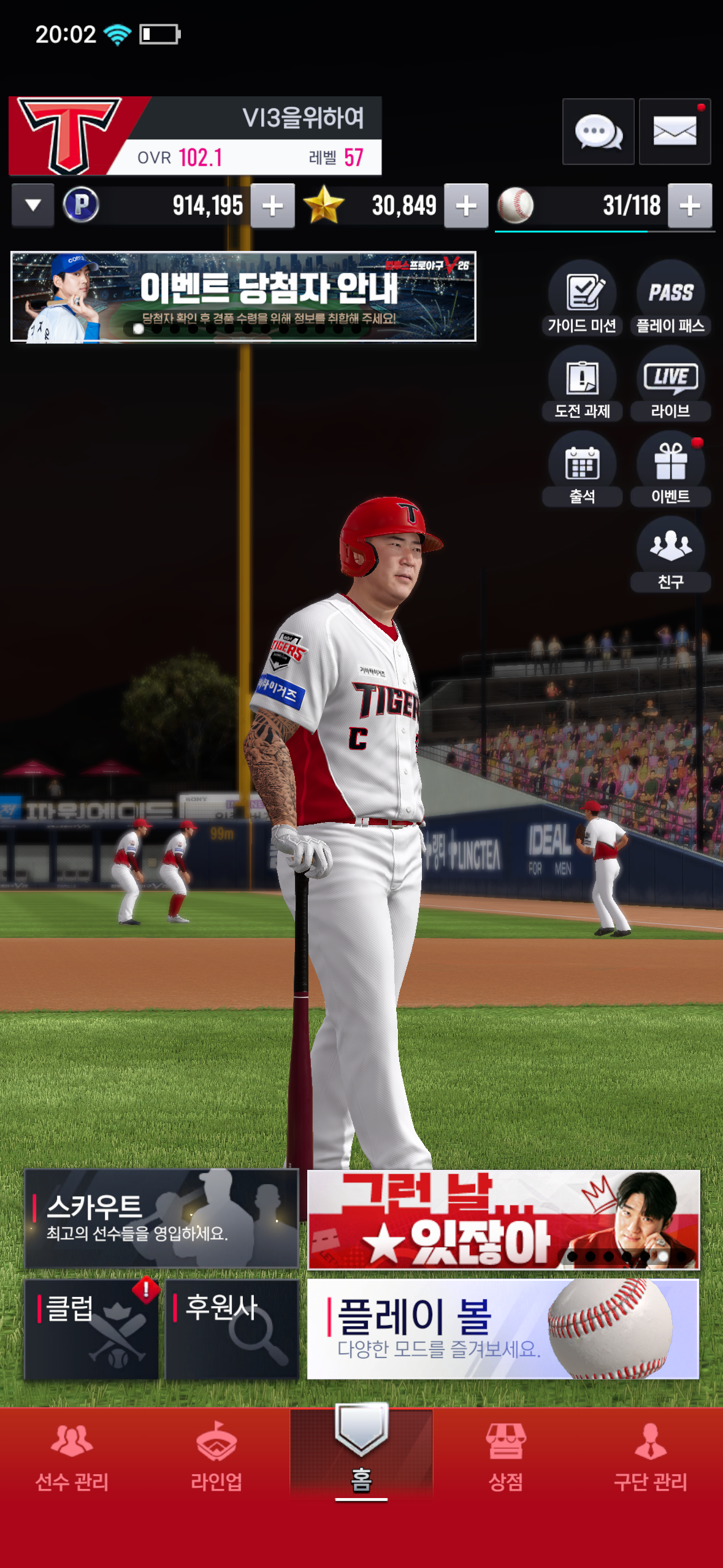The width and height of the screenshot is (723, 1568).
Task: Open the 클럽 club menu
Action: (91, 1329)
